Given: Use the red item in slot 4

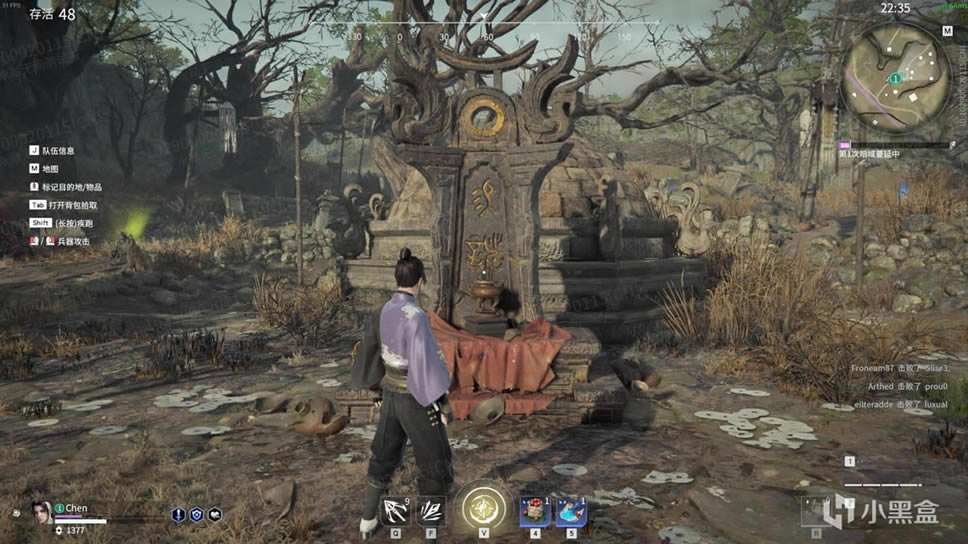Looking at the screenshot, I should [x=534, y=512].
